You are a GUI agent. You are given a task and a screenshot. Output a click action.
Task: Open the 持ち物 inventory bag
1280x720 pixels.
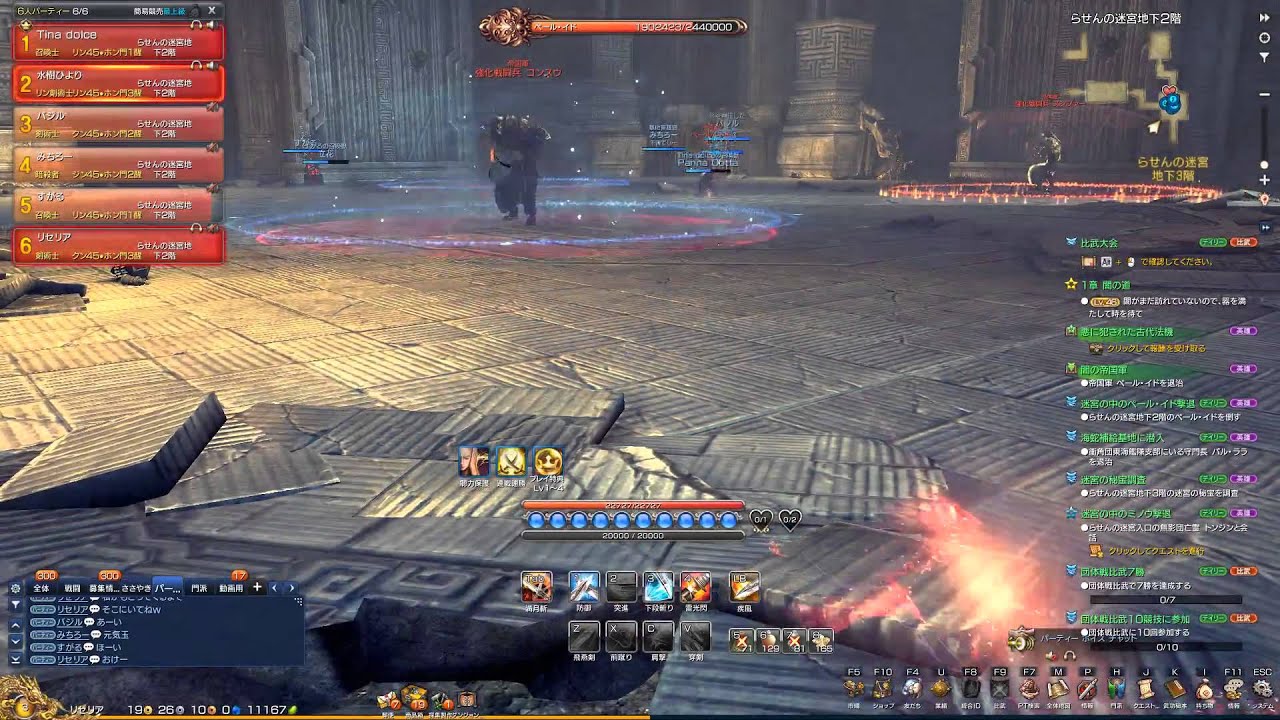pyautogui.click(x=1204, y=689)
